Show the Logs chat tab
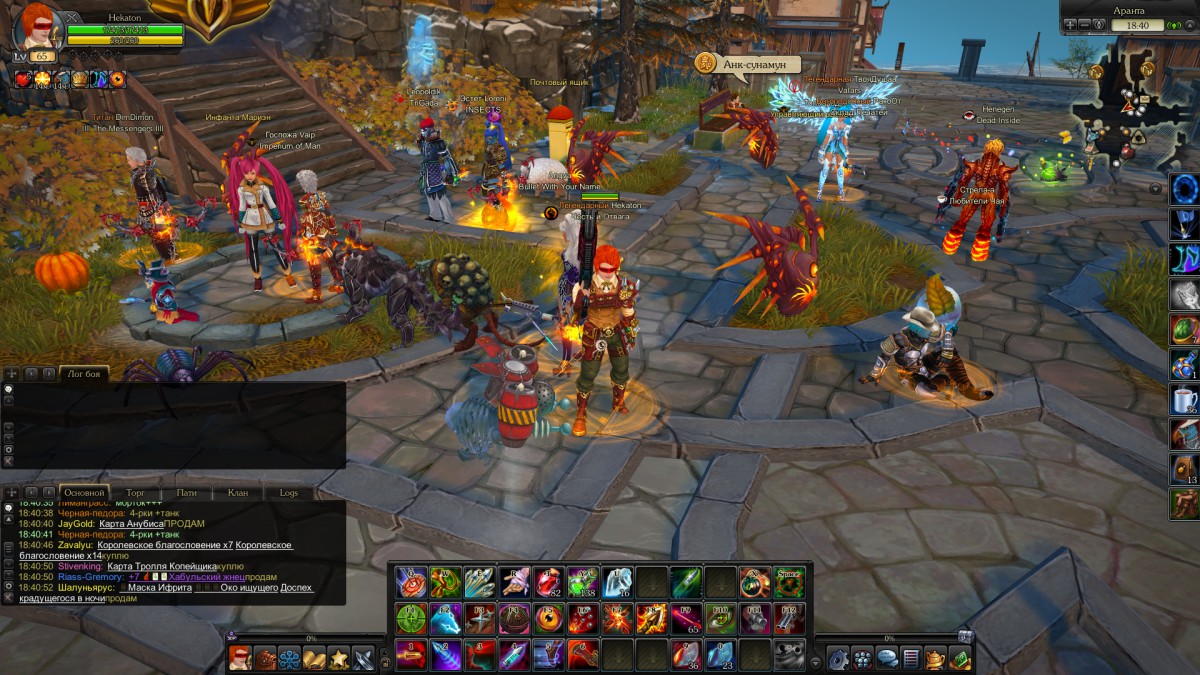Image resolution: width=1200 pixels, height=675 pixels. pyautogui.click(x=288, y=493)
